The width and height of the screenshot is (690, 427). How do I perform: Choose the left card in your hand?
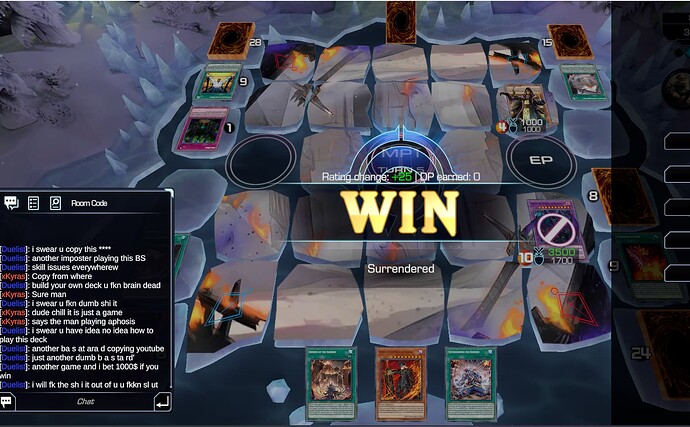click(x=331, y=383)
